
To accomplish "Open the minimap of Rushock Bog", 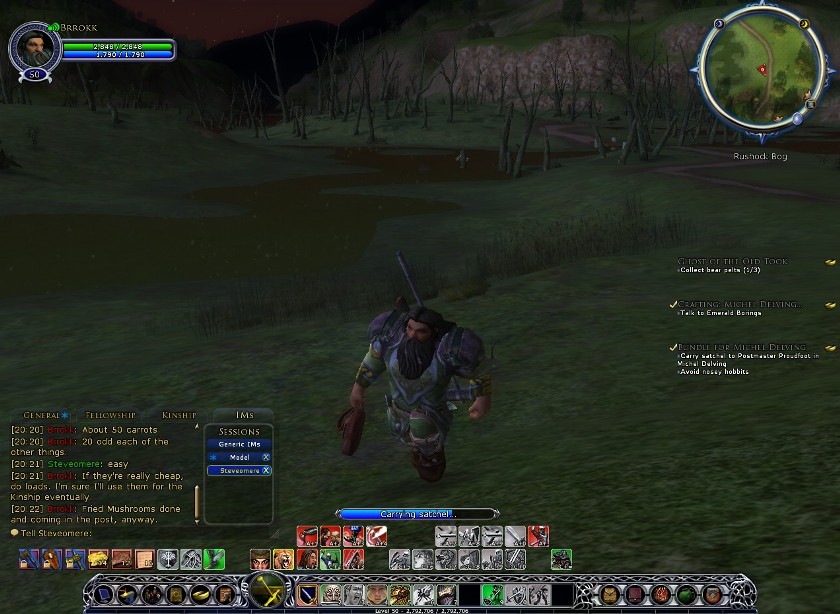I will [763, 69].
